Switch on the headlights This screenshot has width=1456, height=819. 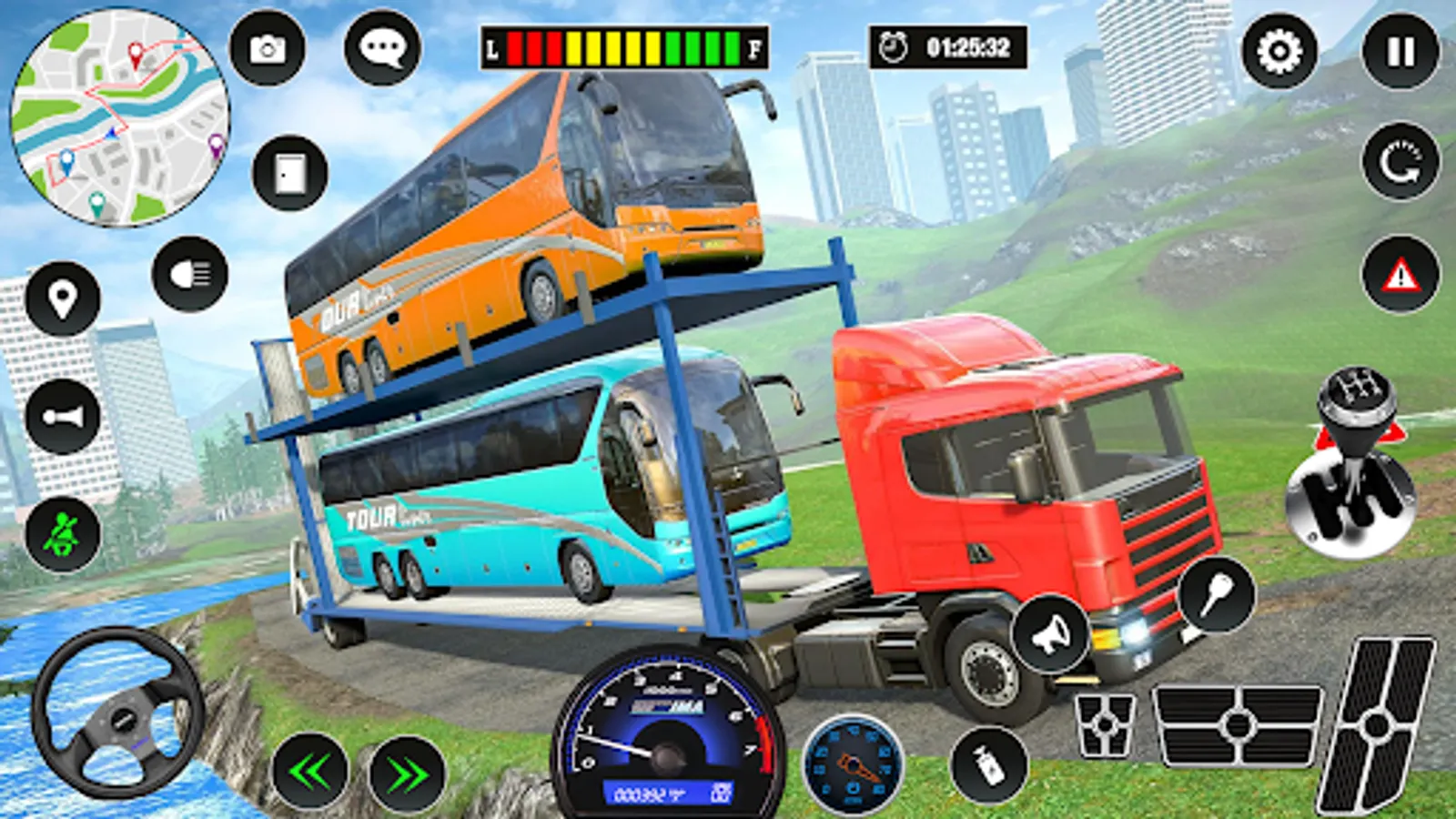coord(190,274)
